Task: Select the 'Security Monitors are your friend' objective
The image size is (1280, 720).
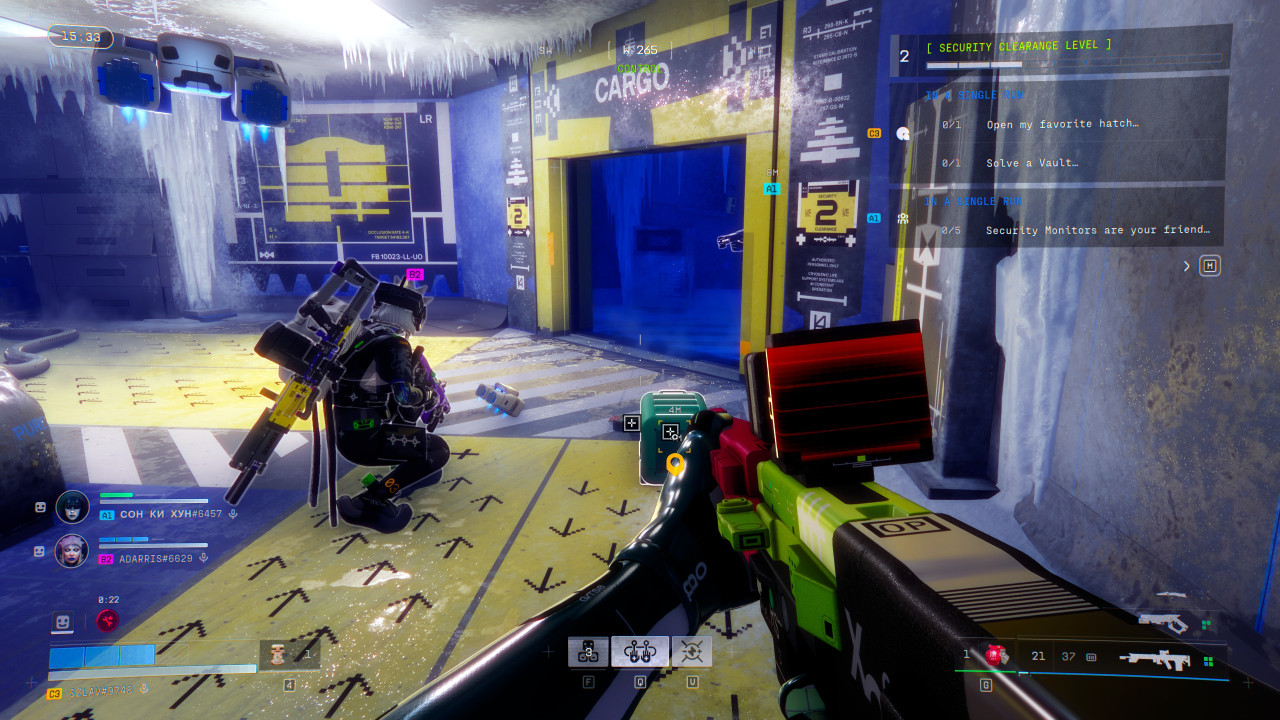Action: pyautogui.click(x=1097, y=230)
